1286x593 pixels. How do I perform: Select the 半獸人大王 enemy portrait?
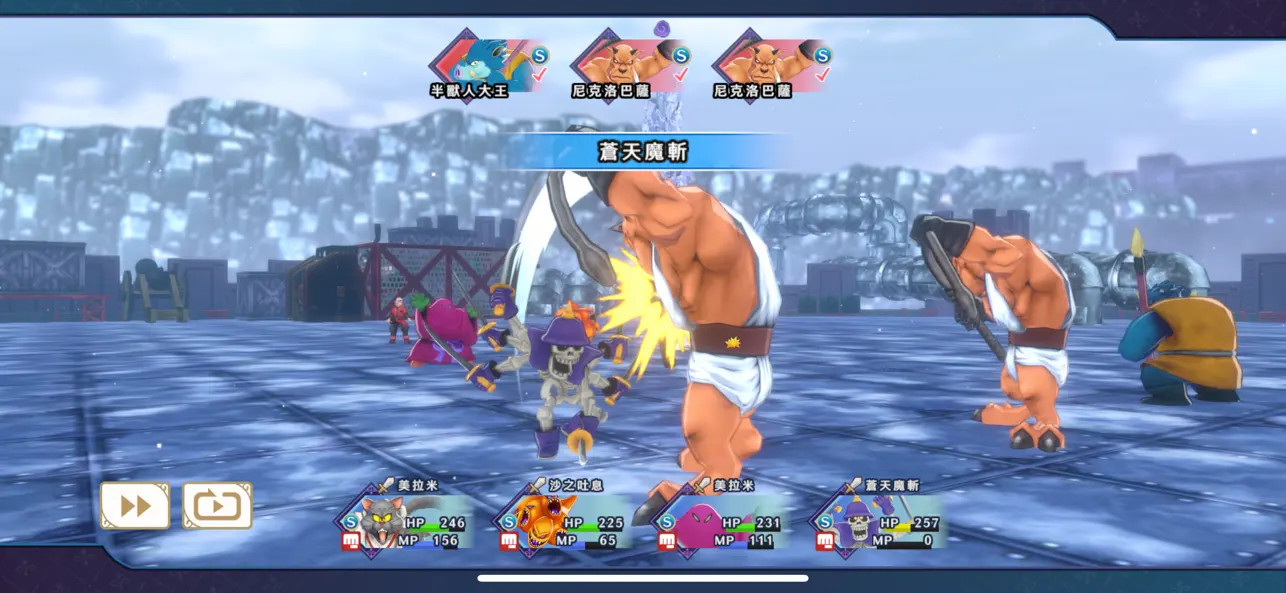[484, 63]
